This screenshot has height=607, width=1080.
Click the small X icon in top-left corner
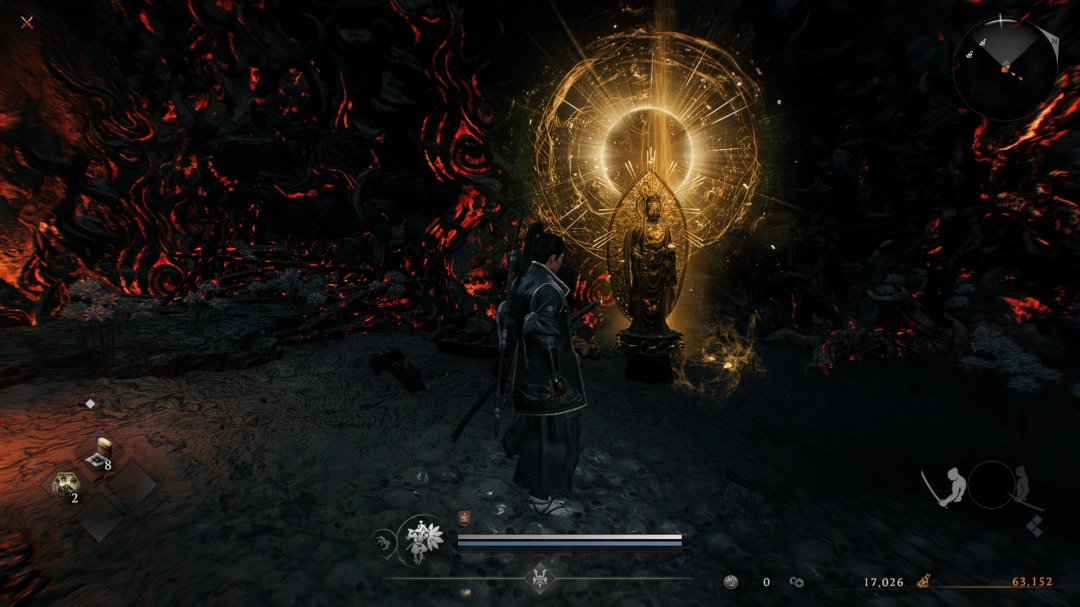click(x=27, y=22)
